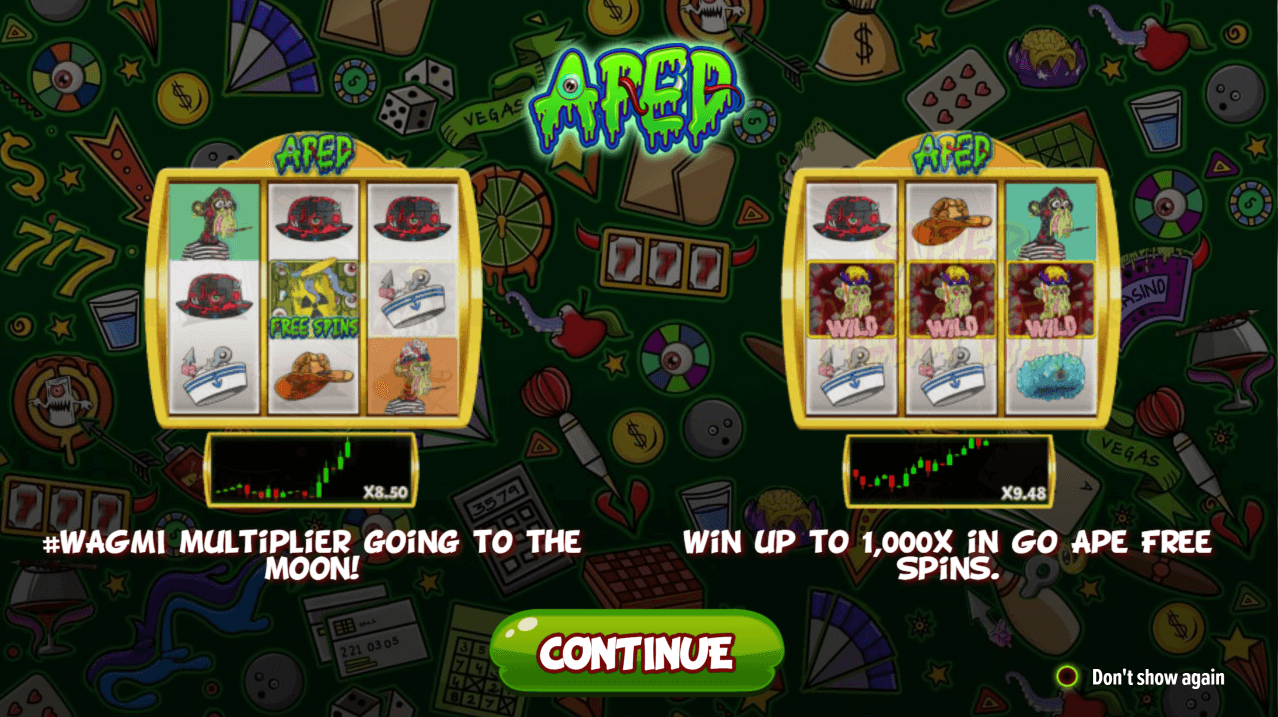Viewport: 1278px width, 717px height.
Task: Click the green Continue button
Action: coord(638,652)
